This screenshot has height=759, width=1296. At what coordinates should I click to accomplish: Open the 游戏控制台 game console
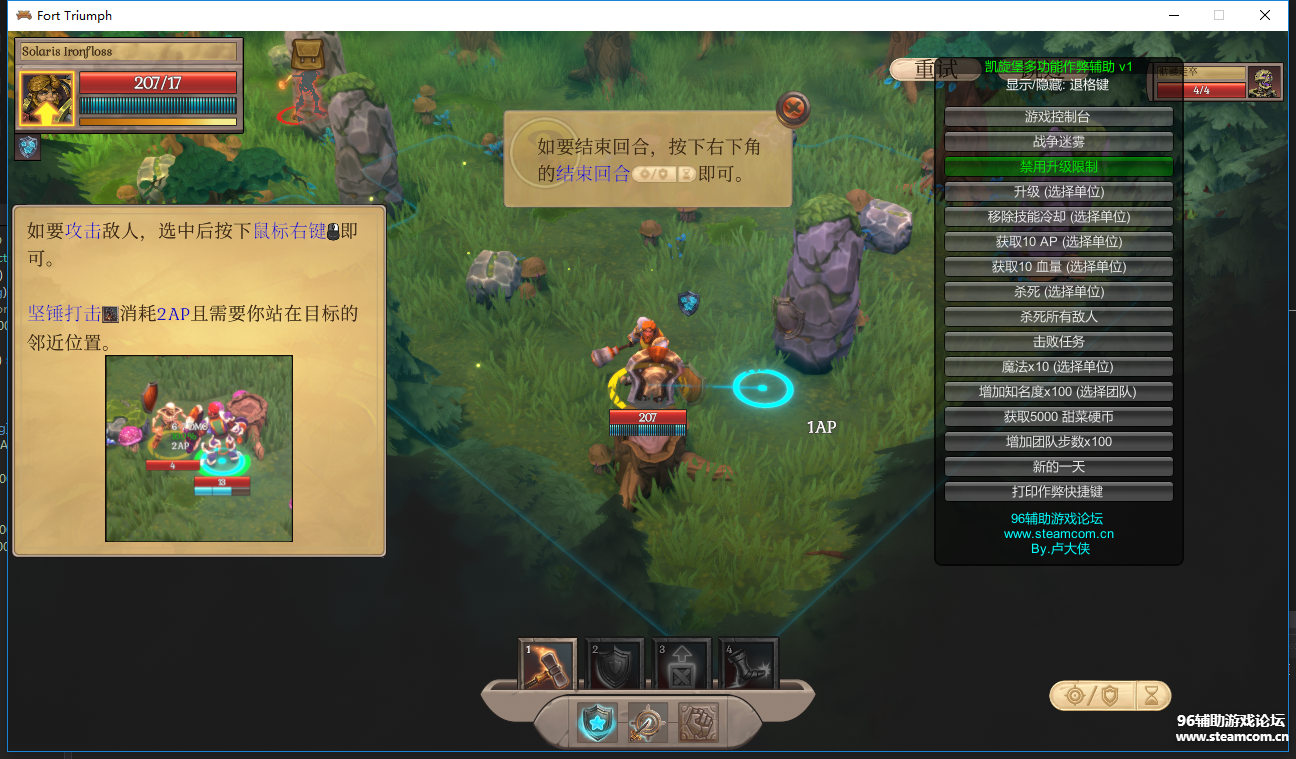[1058, 117]
